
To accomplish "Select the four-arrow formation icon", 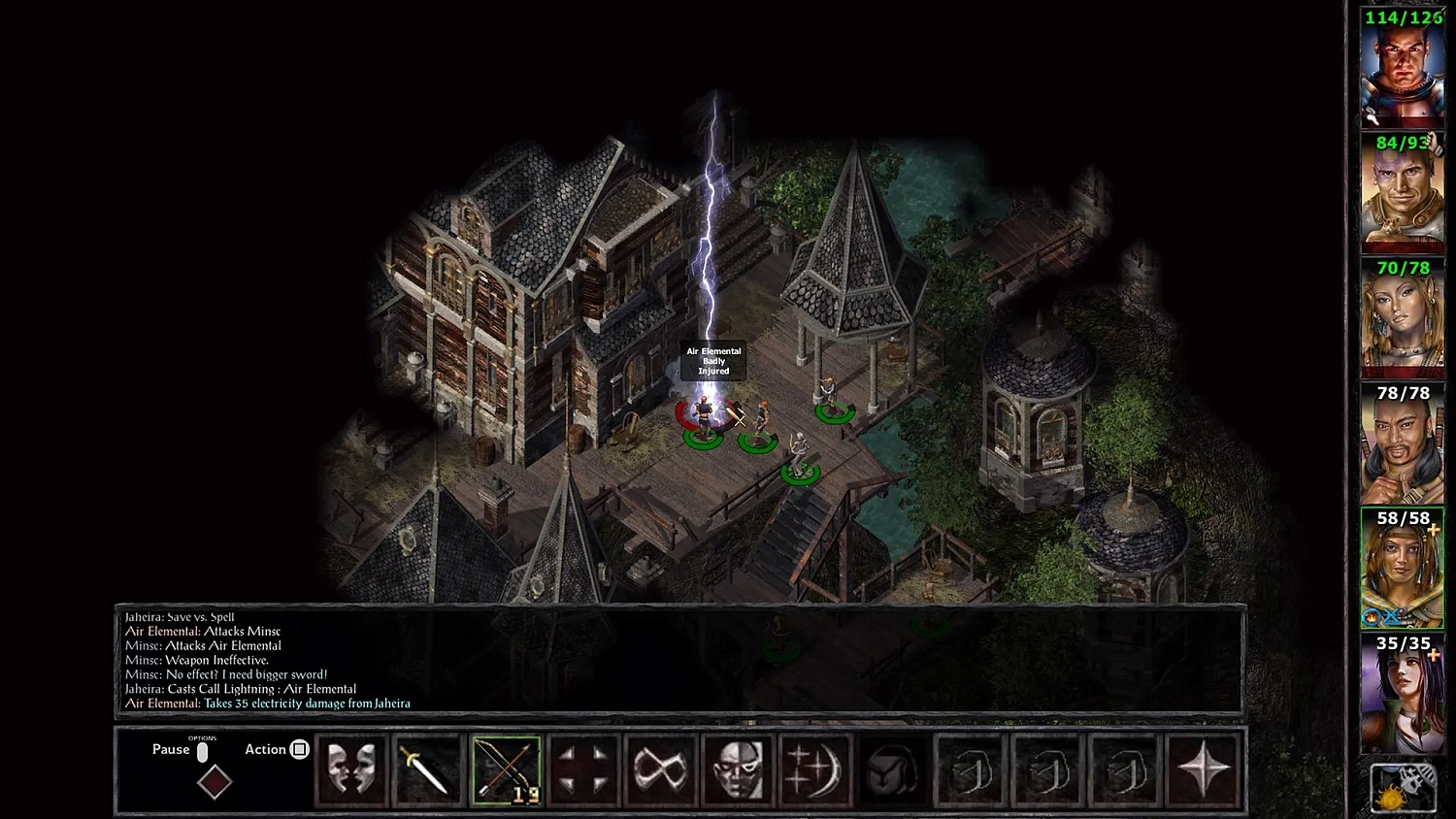I will click(584, 770).
